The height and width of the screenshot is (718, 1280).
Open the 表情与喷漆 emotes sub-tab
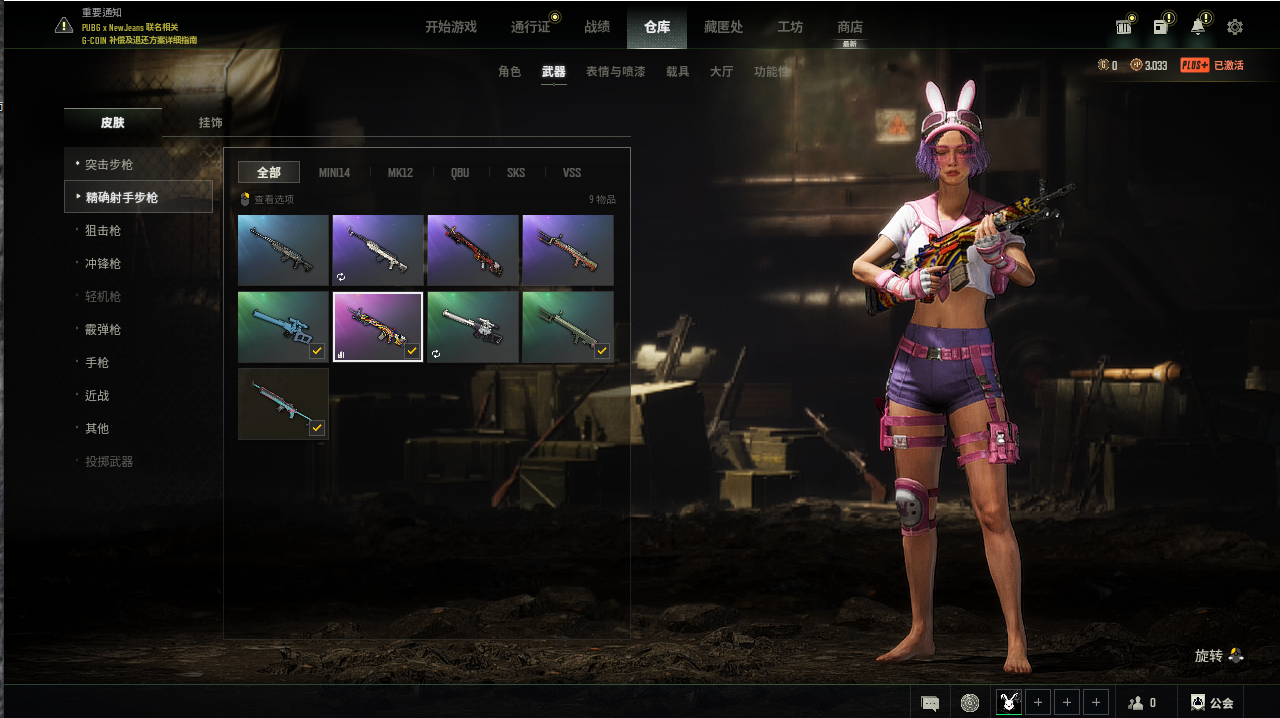pyautogui.click(x=615, y=72)
